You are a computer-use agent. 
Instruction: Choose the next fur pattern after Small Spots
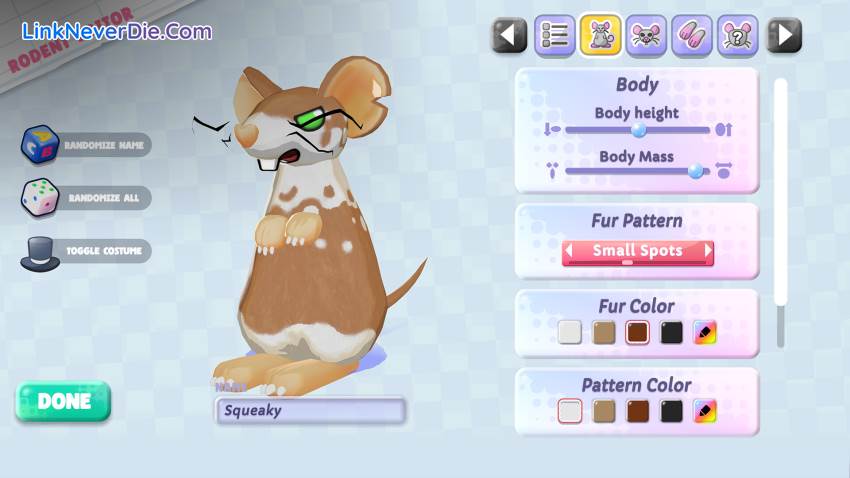pos(709,251)
